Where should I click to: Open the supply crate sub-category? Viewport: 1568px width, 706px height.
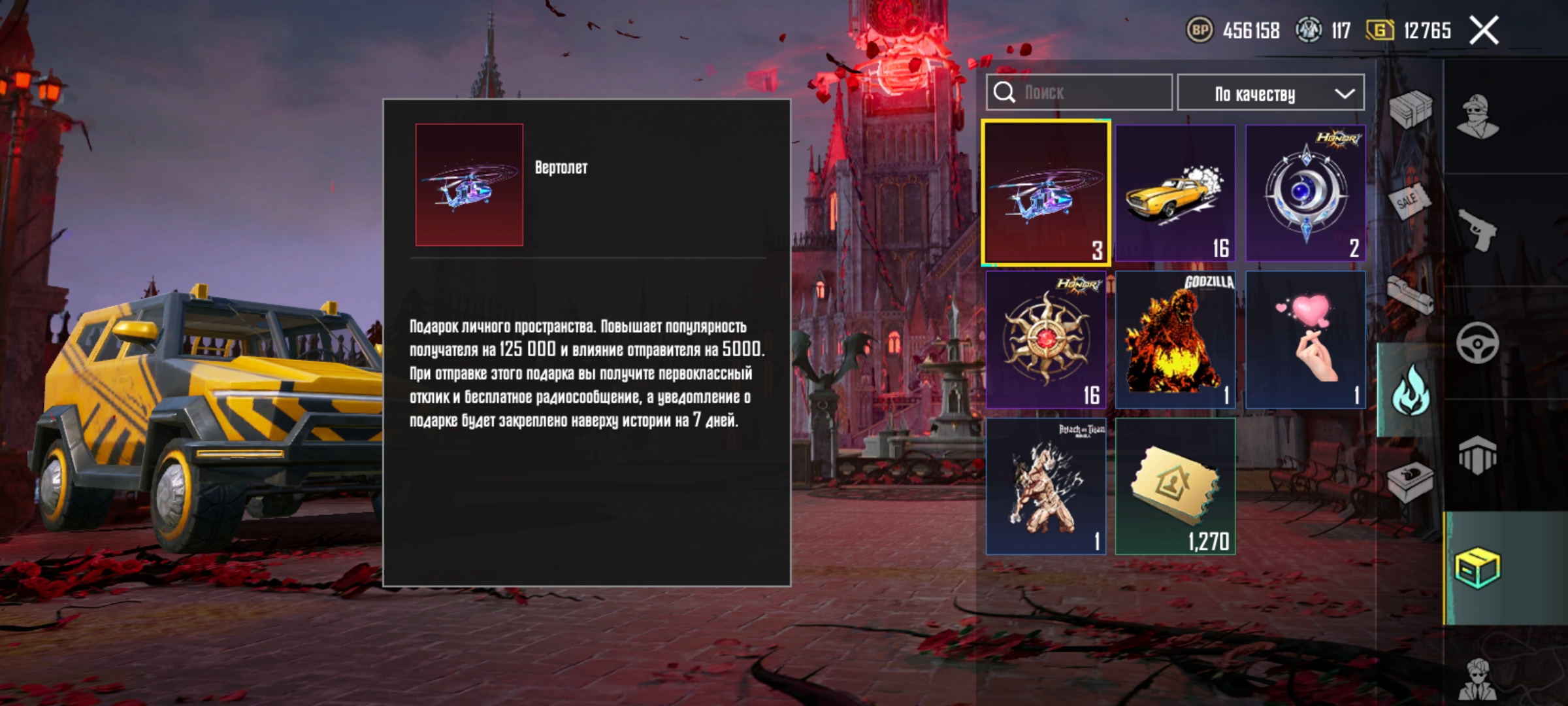pos(1410,110)
